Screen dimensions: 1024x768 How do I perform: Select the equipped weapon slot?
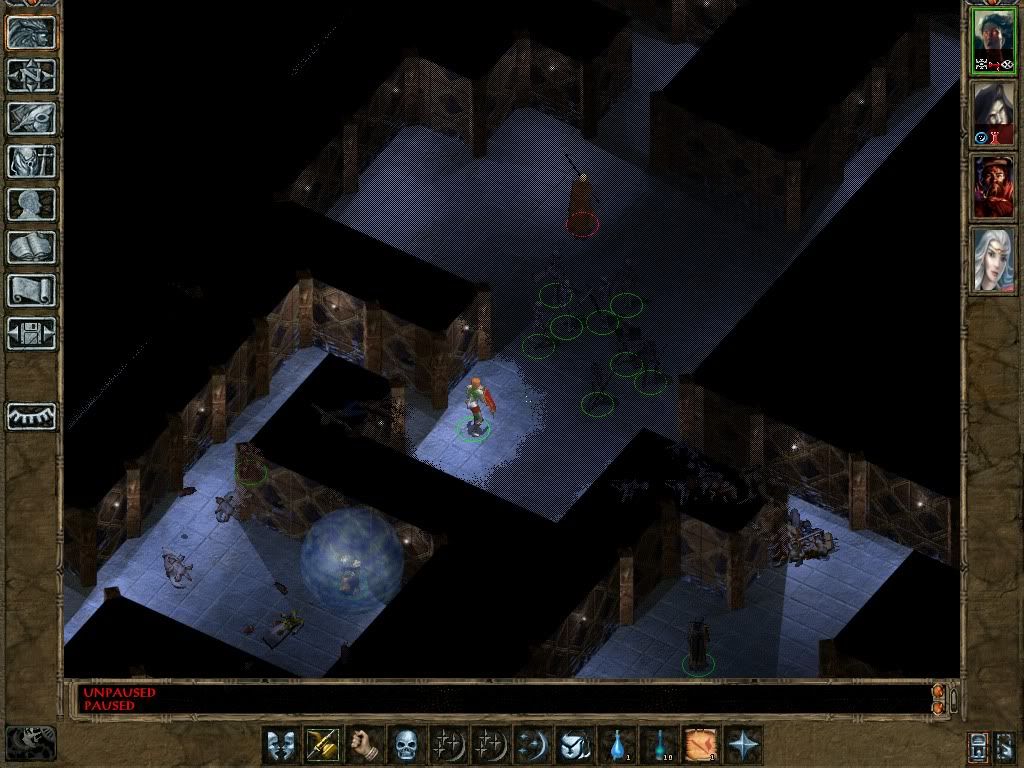(322, 745)
